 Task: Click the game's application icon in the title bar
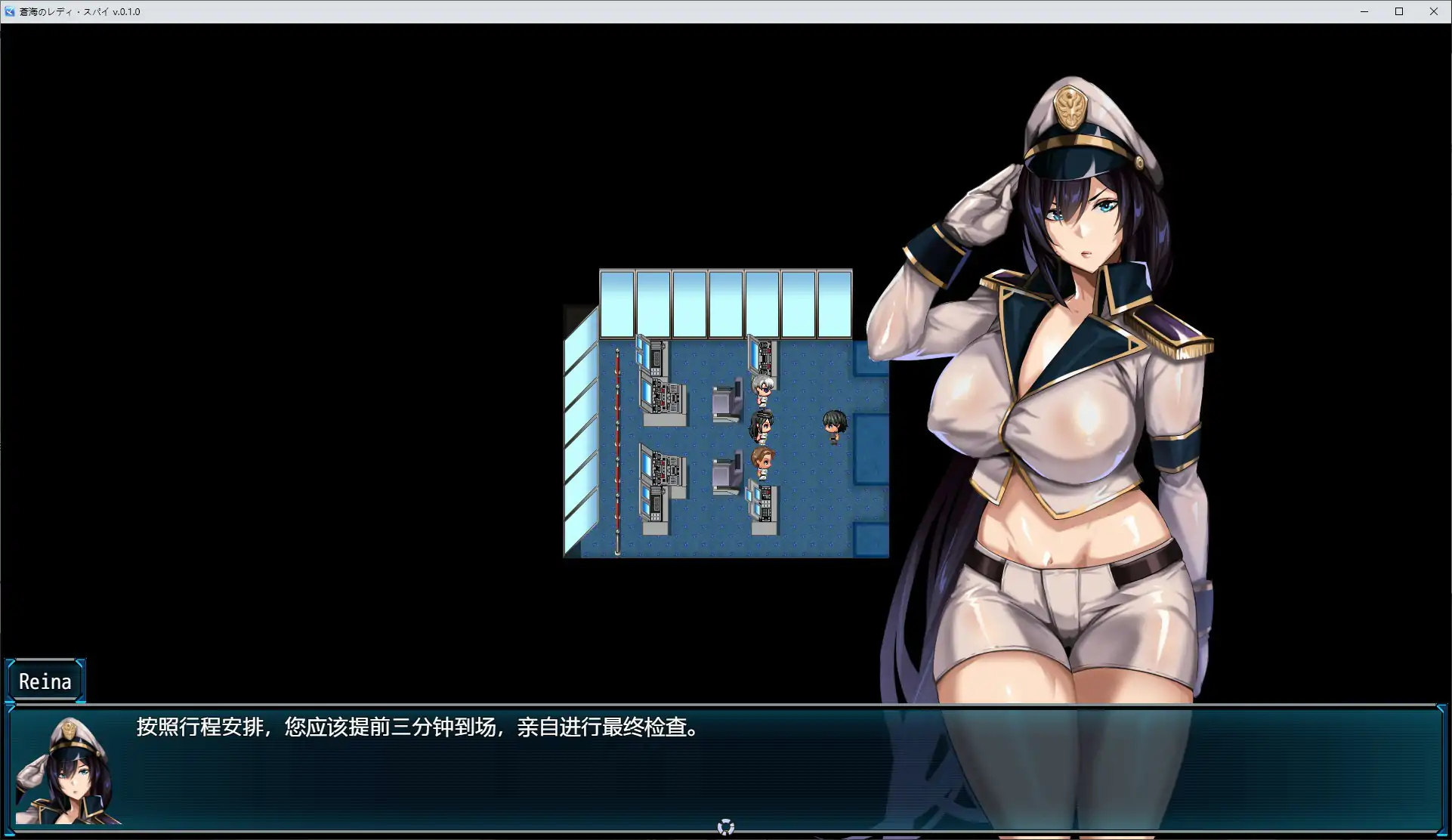coord(10,11)
